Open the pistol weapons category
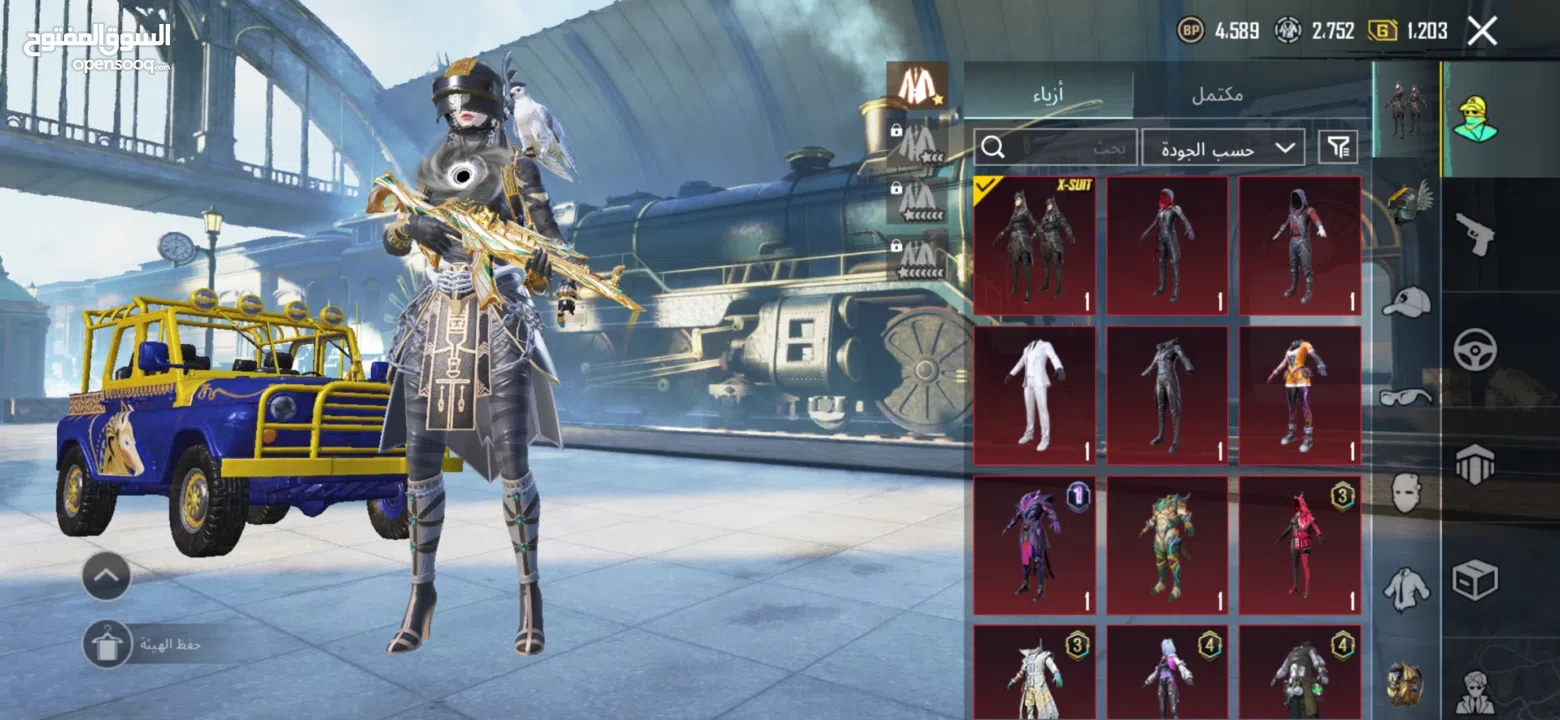This screenshot has width=1560, height=720. pyautogui.click(x=1474, y=233)
